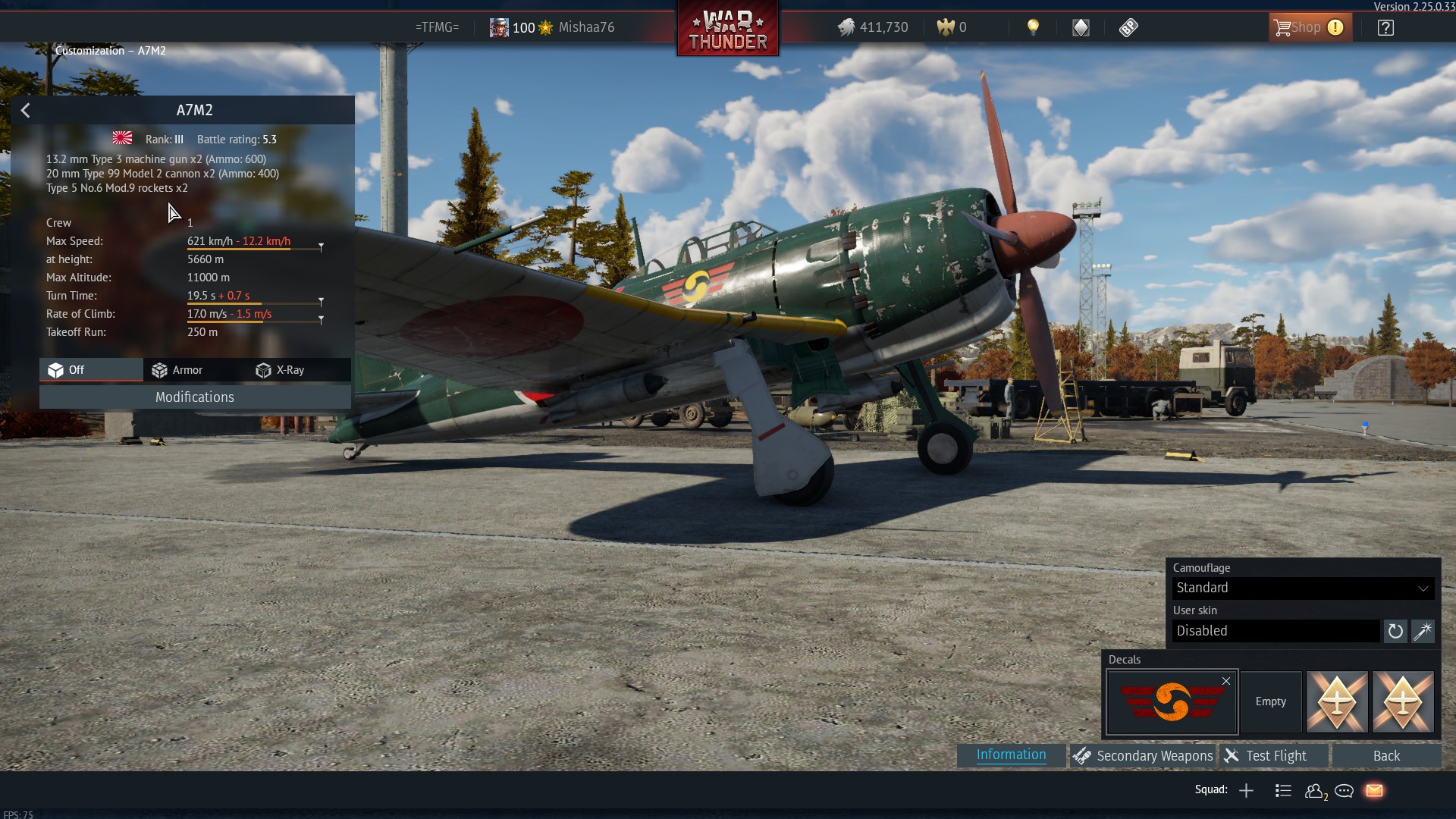Switch view mode to X-Ray
The image size is (1456, 819).
coord(281,370)
